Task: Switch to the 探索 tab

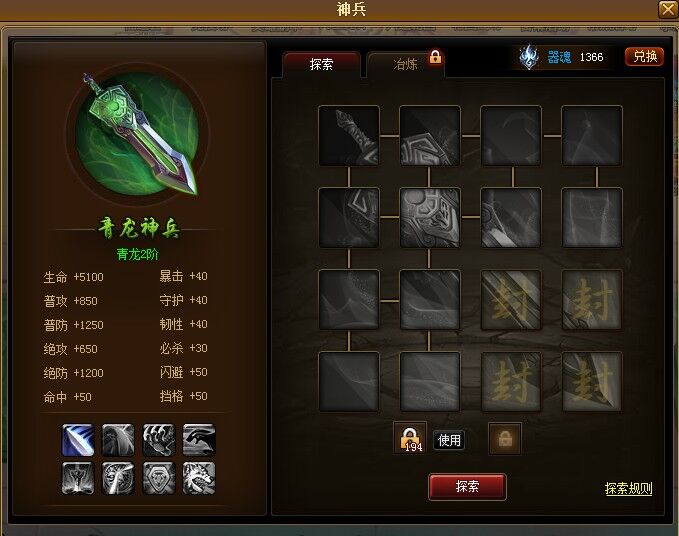Action: (321, 64)
